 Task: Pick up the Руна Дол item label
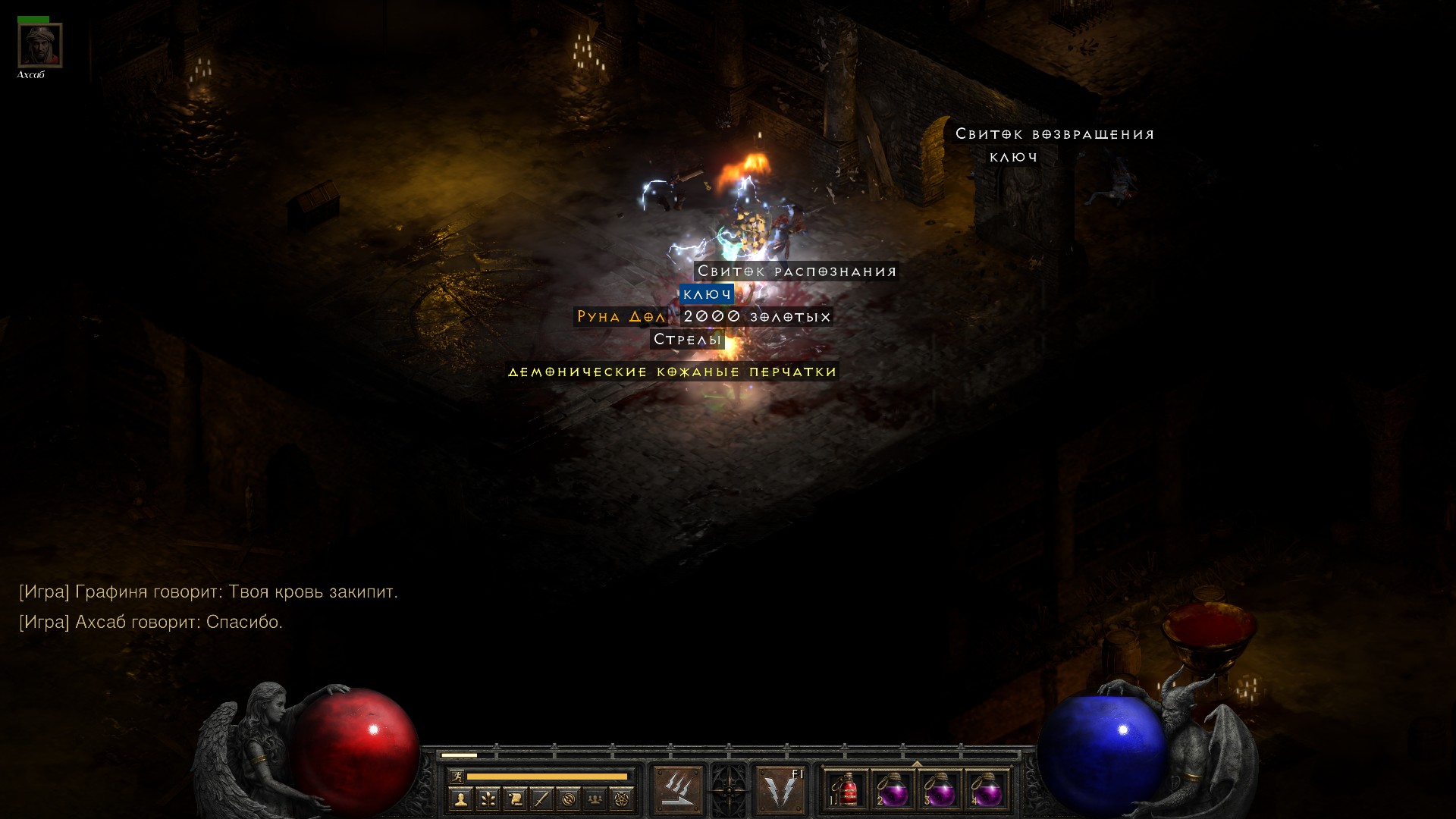tap(621, 316)
